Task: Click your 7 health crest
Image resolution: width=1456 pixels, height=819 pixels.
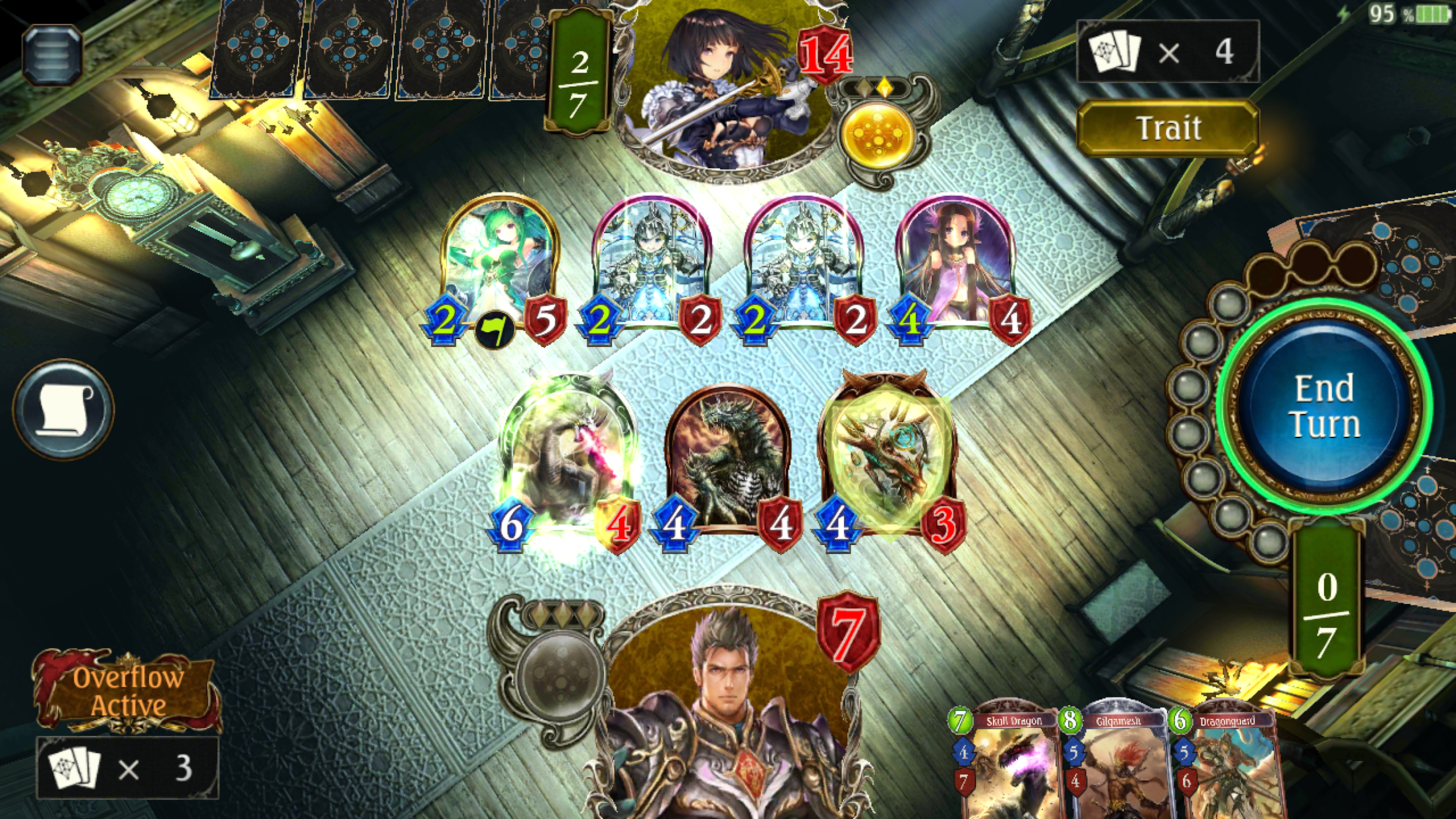Action: click(x=847, y=631)
